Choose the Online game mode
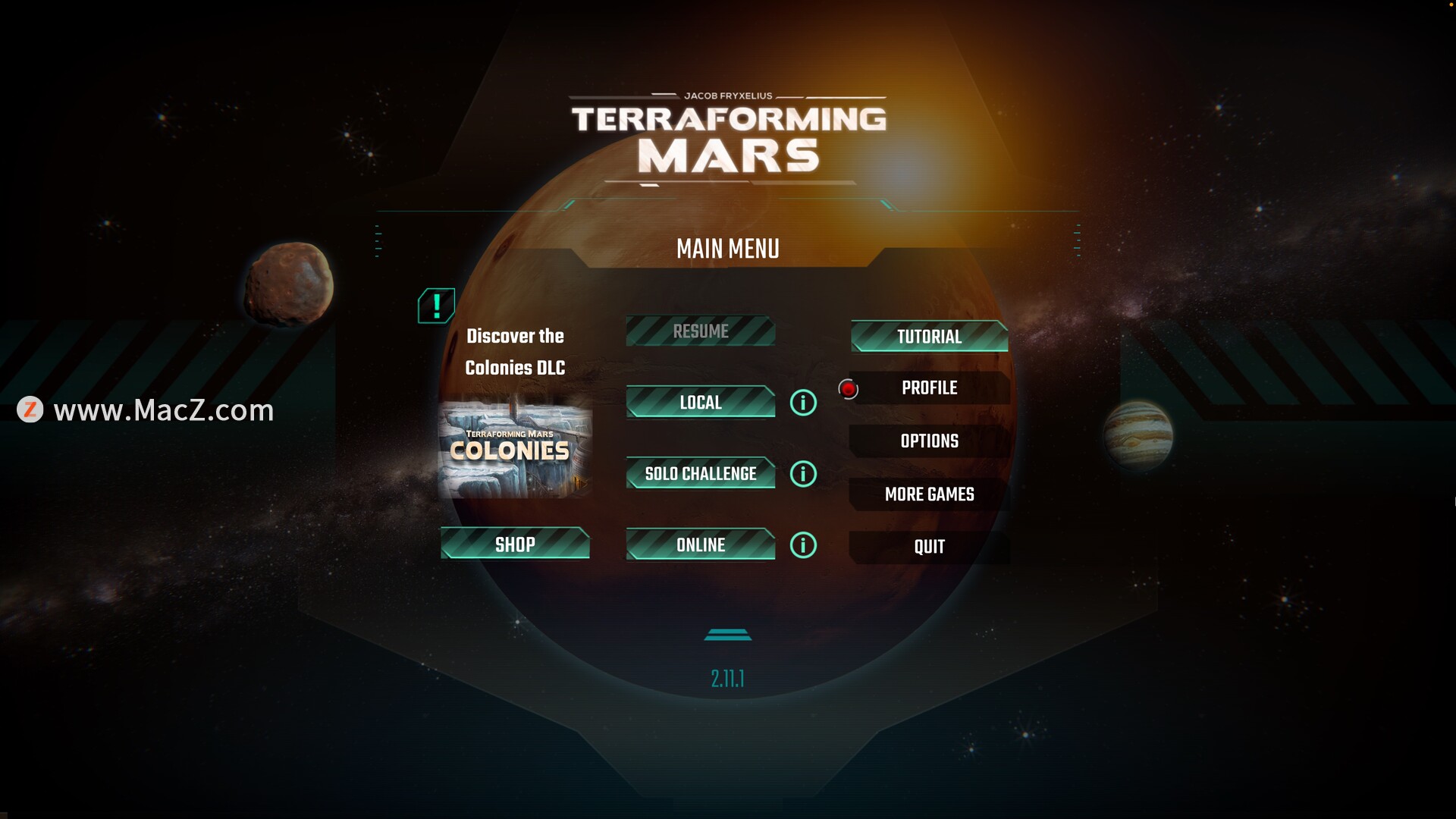This screenshot has width=1456, height=819. 700,545
